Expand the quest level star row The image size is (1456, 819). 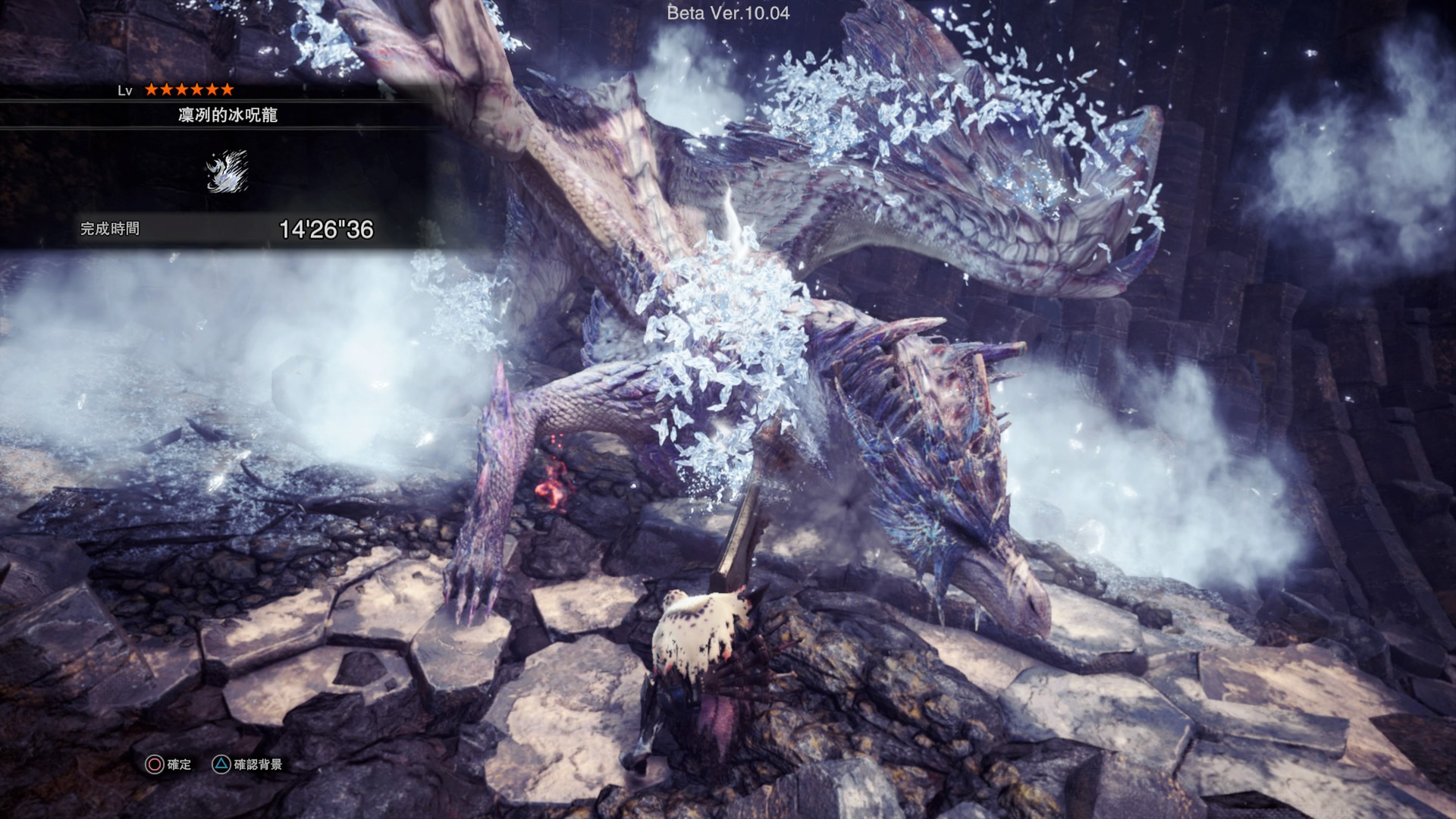pyautogui.click(x=190, y=89)
